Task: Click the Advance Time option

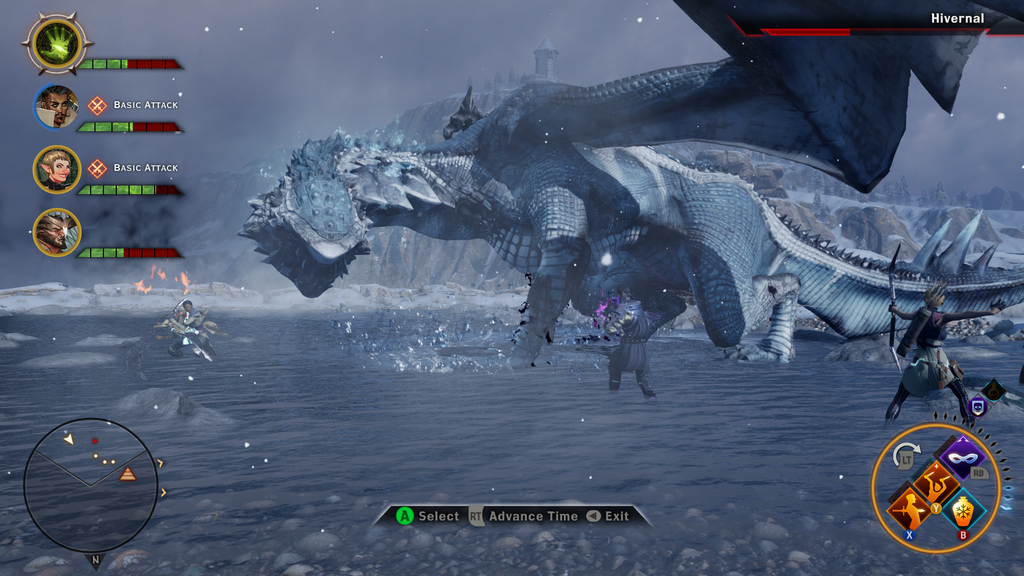Action: pyautogui.click(x=532, y=516)
